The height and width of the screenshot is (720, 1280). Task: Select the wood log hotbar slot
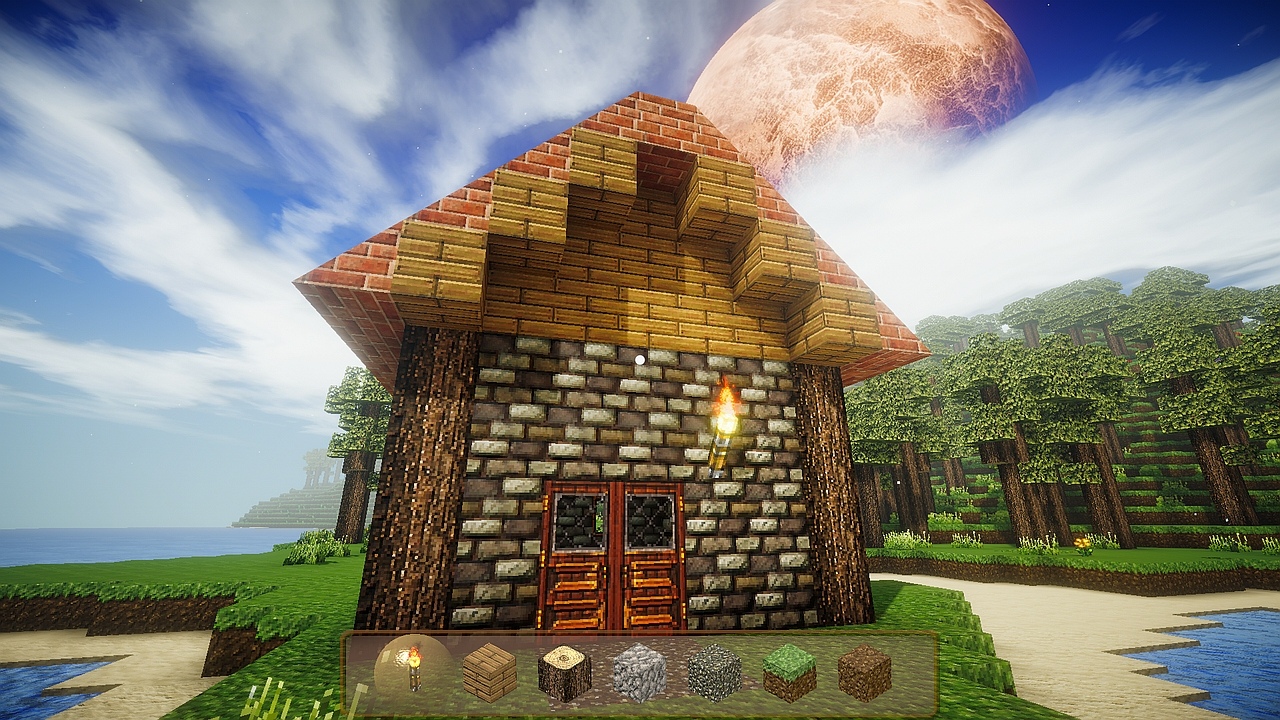click(565, 673)
